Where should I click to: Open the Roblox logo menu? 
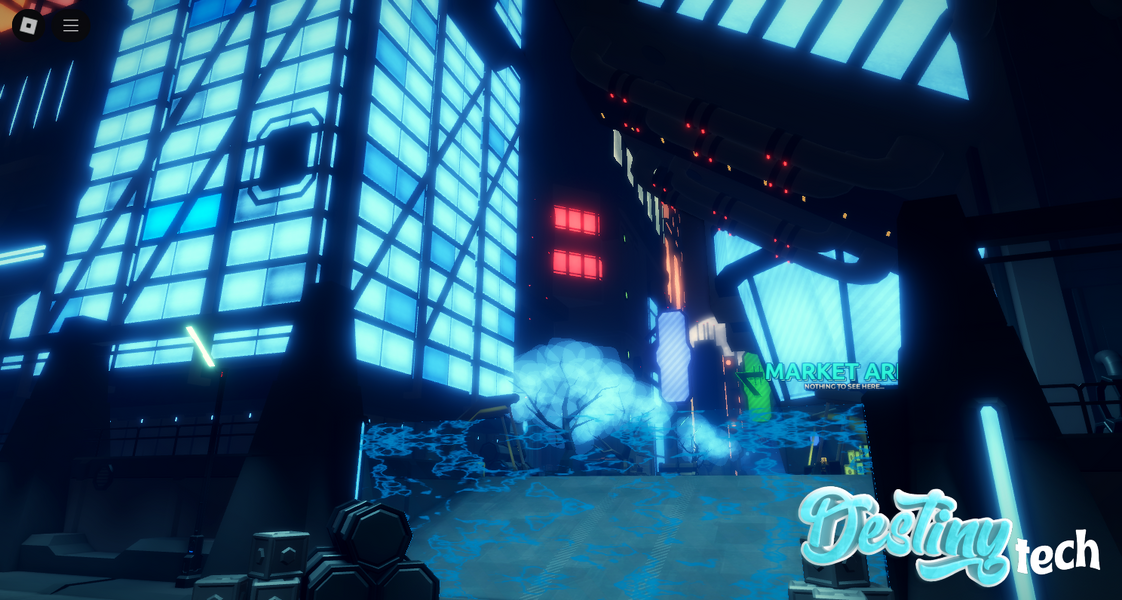(28, 25)
